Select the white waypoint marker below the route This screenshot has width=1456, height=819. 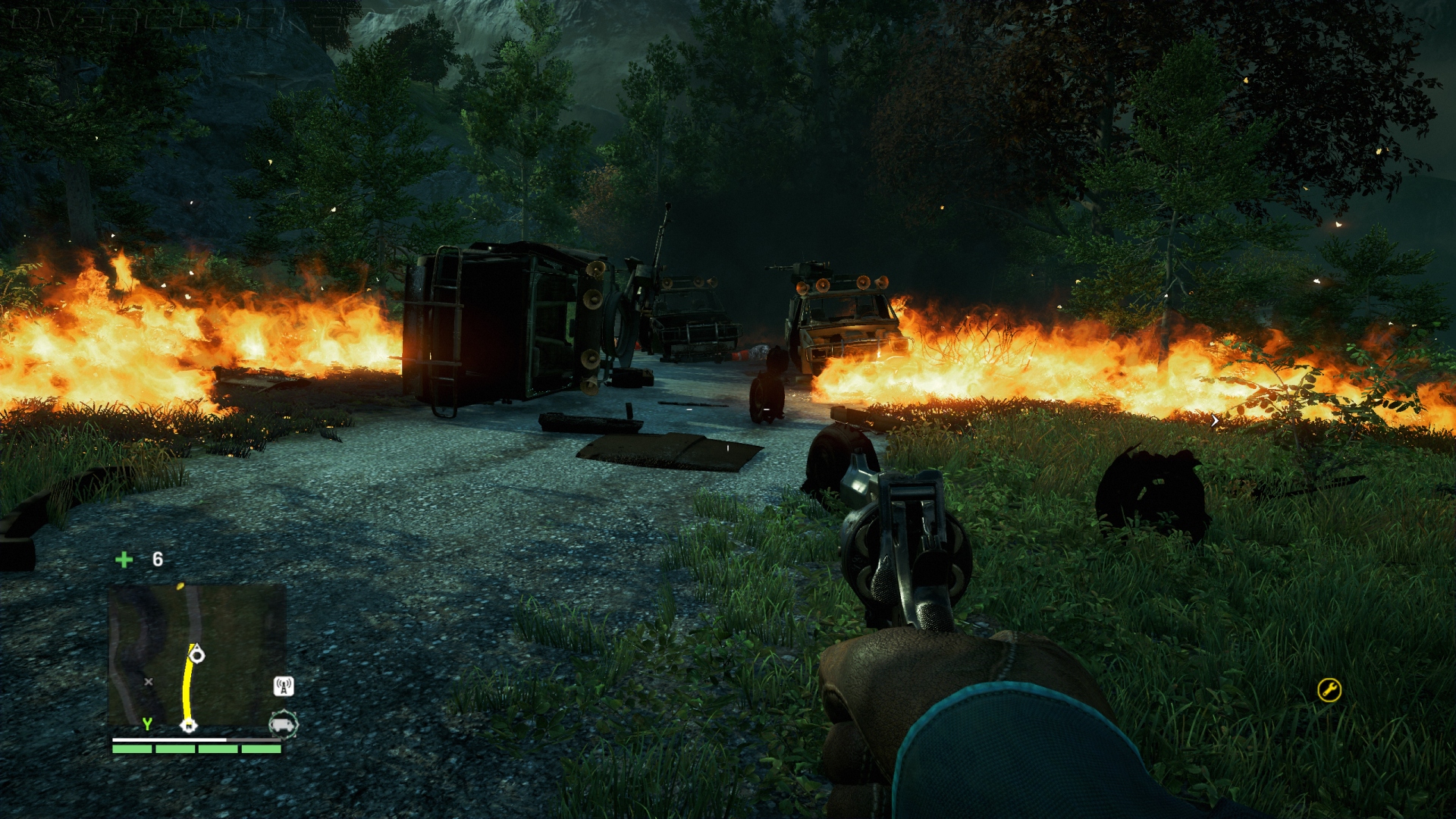(x=188, y=726)
